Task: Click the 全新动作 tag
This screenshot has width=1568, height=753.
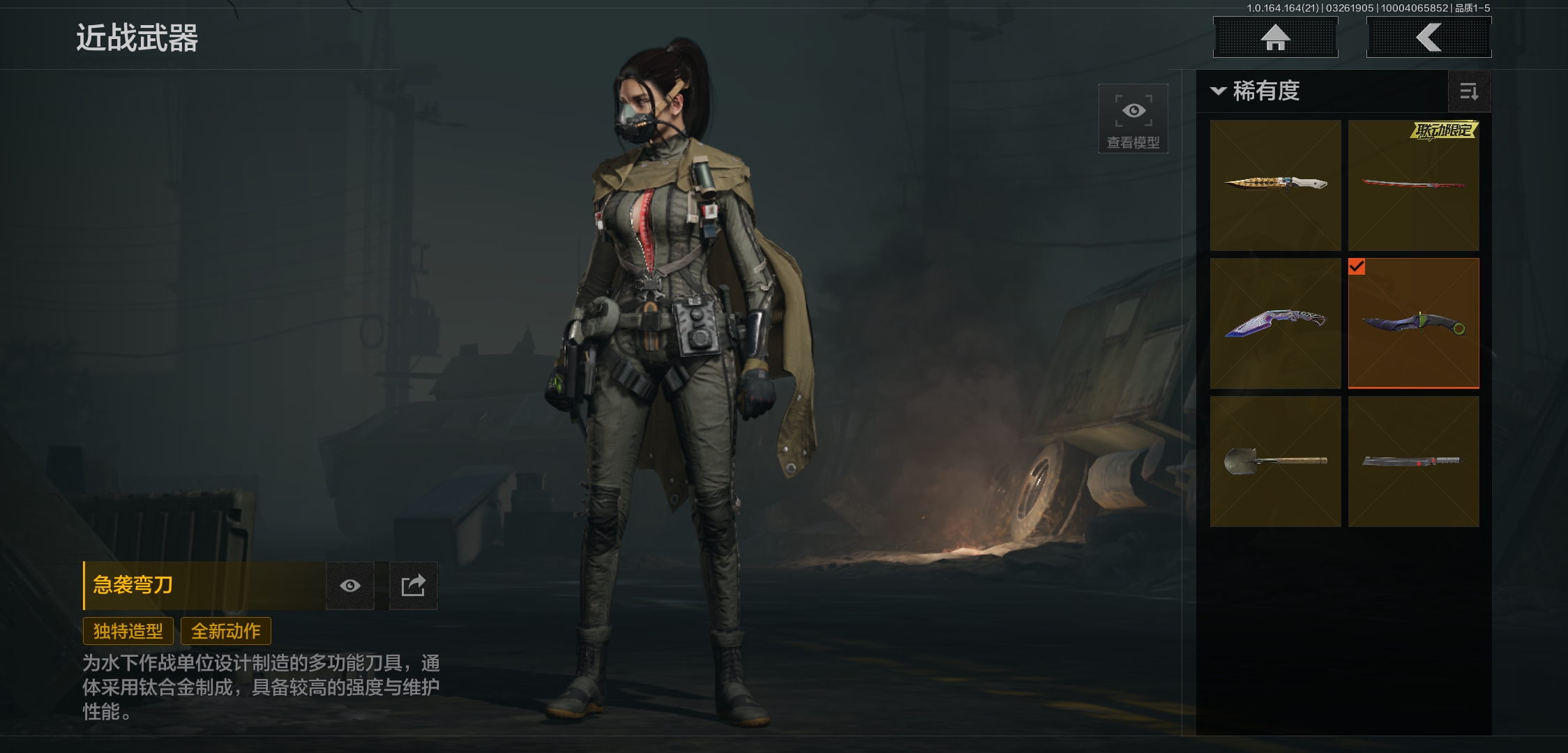Action: coord(226,631)
